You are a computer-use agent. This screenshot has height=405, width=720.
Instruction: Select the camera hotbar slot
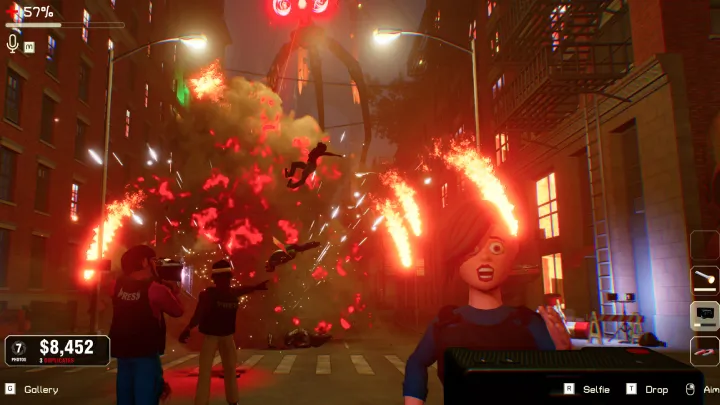tap(705, 316)
